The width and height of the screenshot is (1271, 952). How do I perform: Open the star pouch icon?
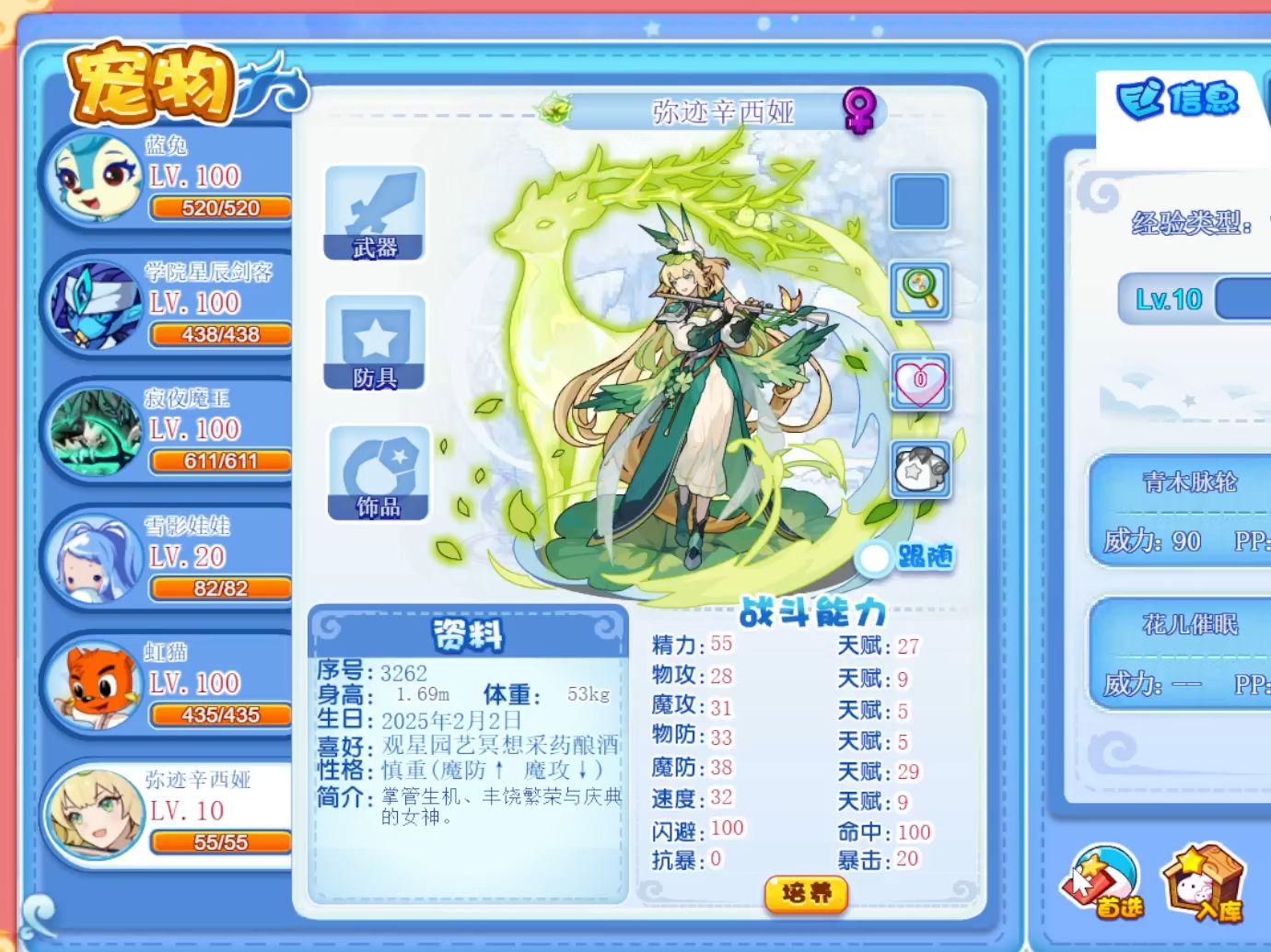click(x=920, y=470)
